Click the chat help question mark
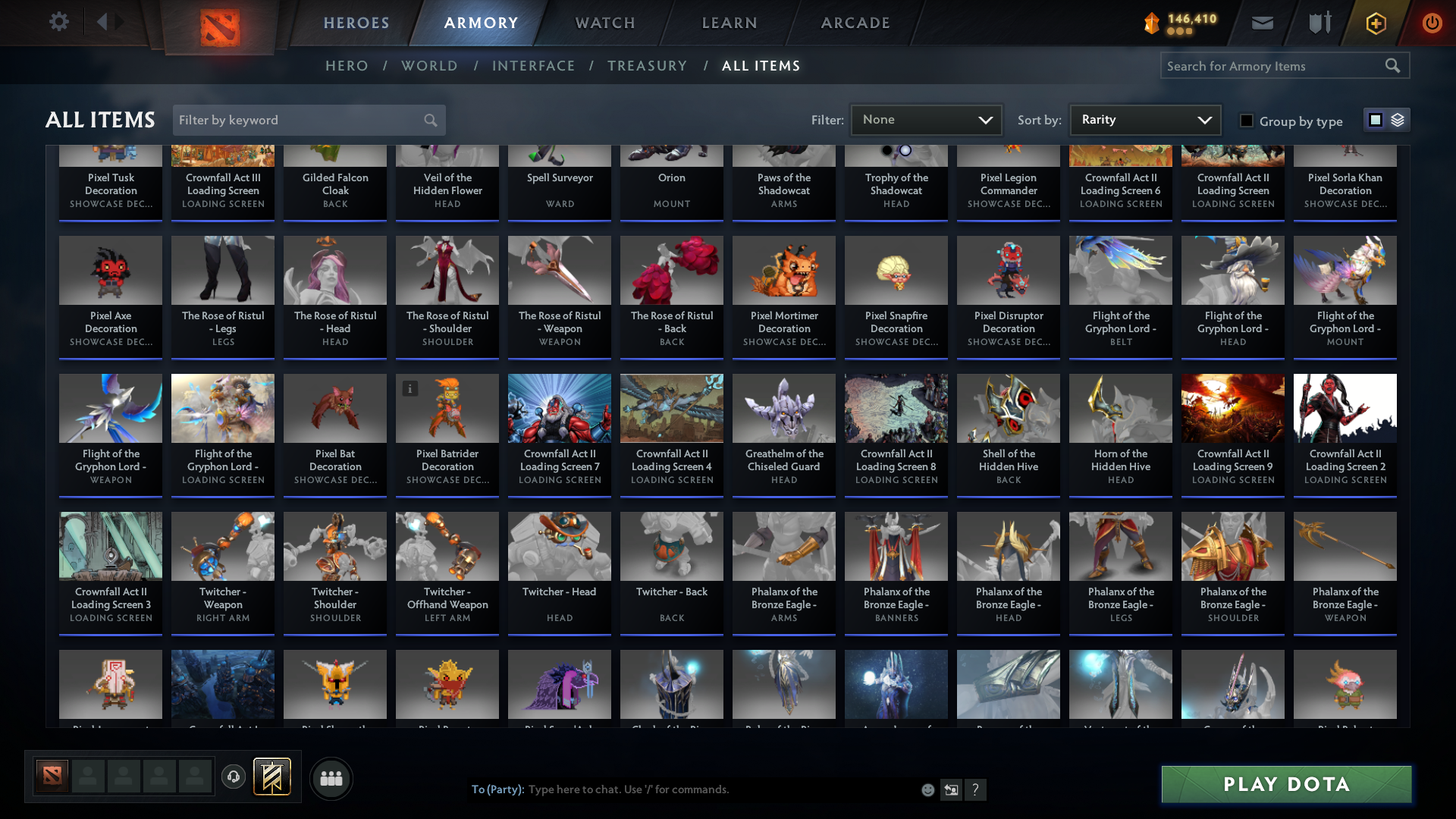1456x819 pixels. 977,789
